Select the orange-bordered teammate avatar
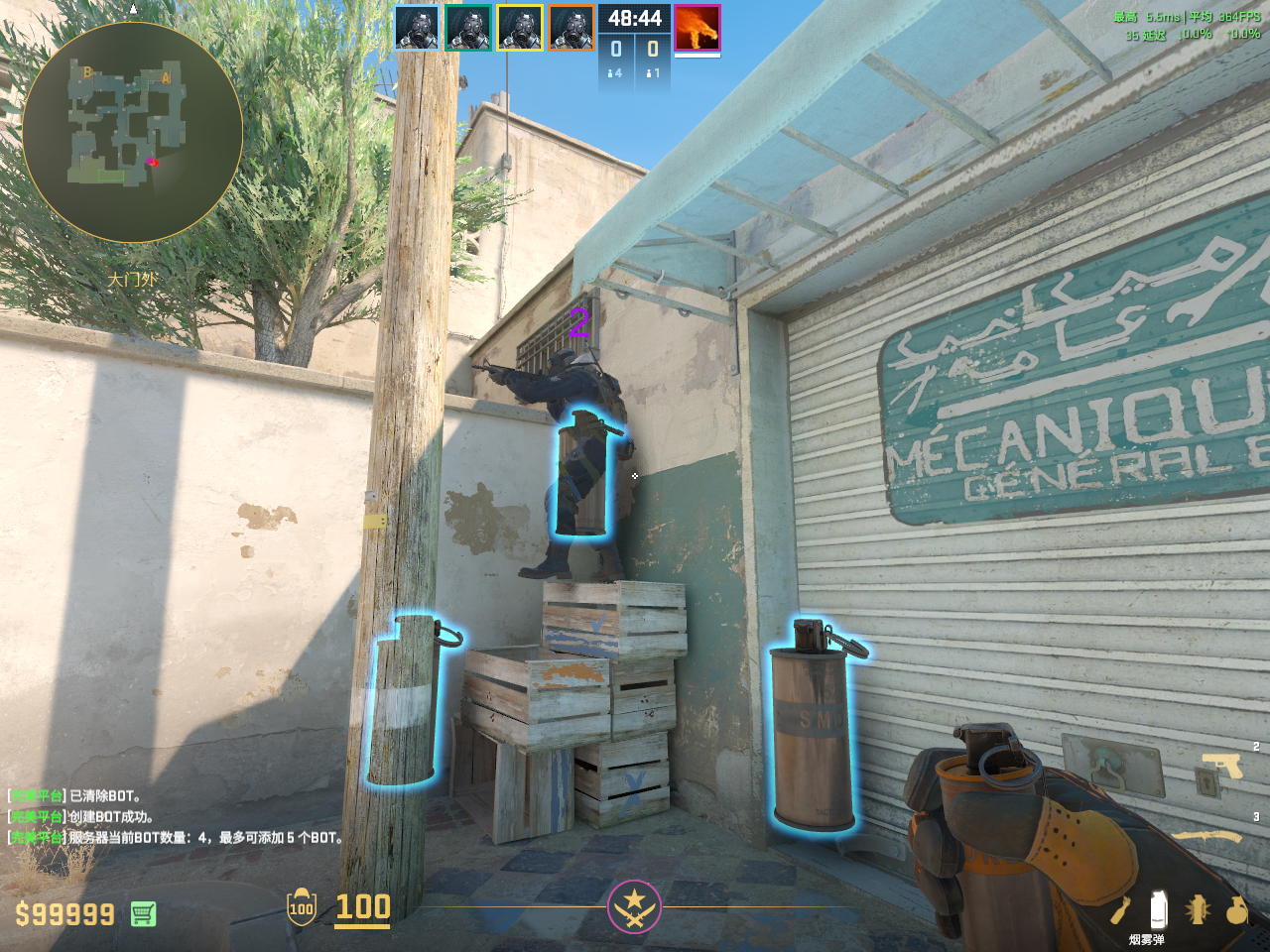This screenshot has width=1270, height=952. click(571, 28)
